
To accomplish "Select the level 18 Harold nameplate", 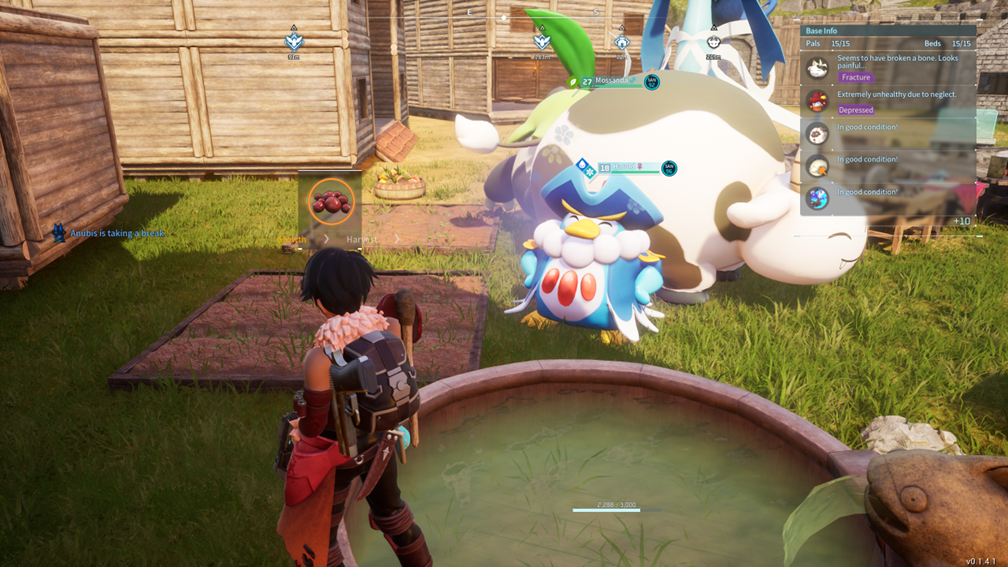I will pyautogui.click(x=634, y=168).
